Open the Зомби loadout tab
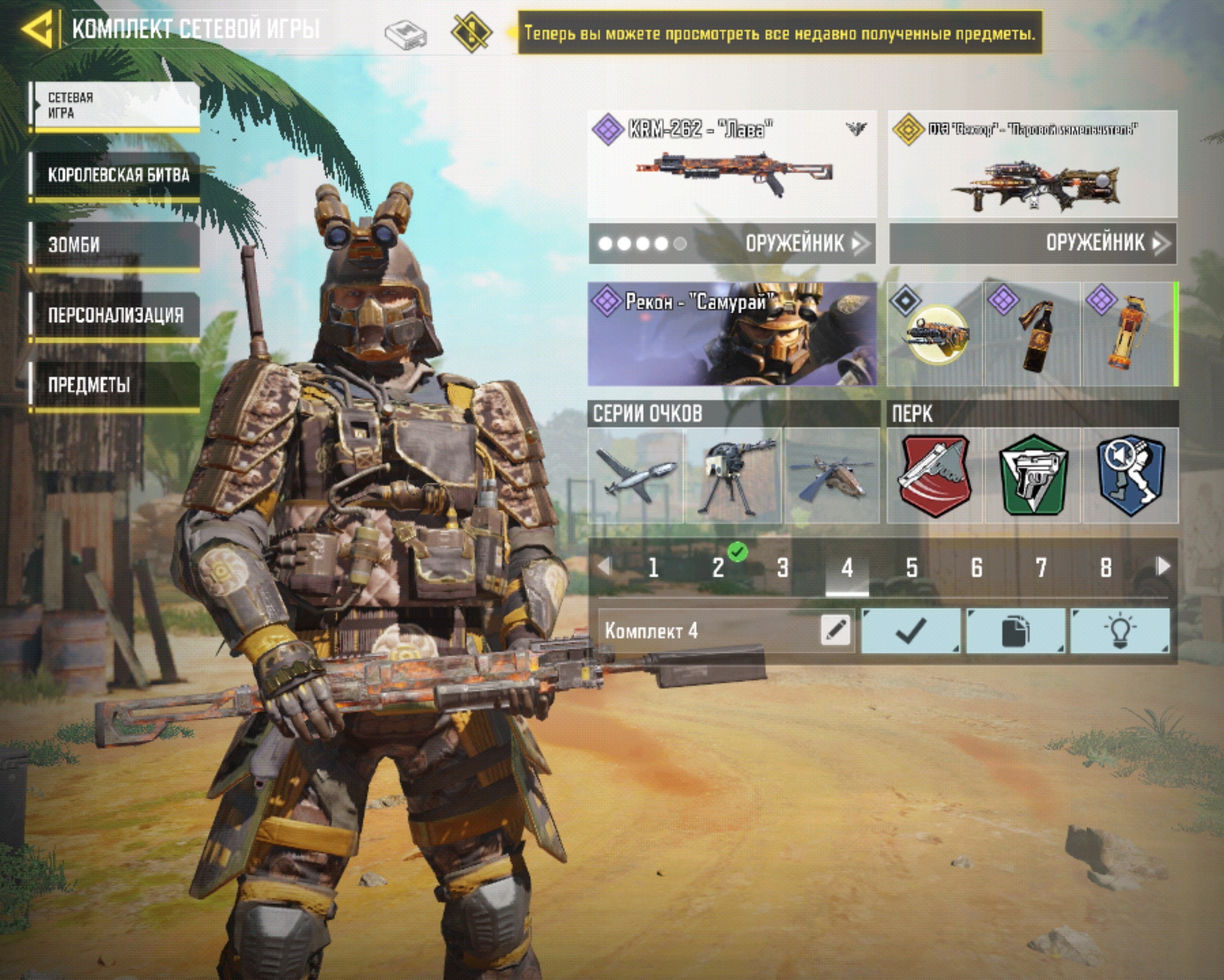Screen dimensions: 1224x980 click(115, 244)
